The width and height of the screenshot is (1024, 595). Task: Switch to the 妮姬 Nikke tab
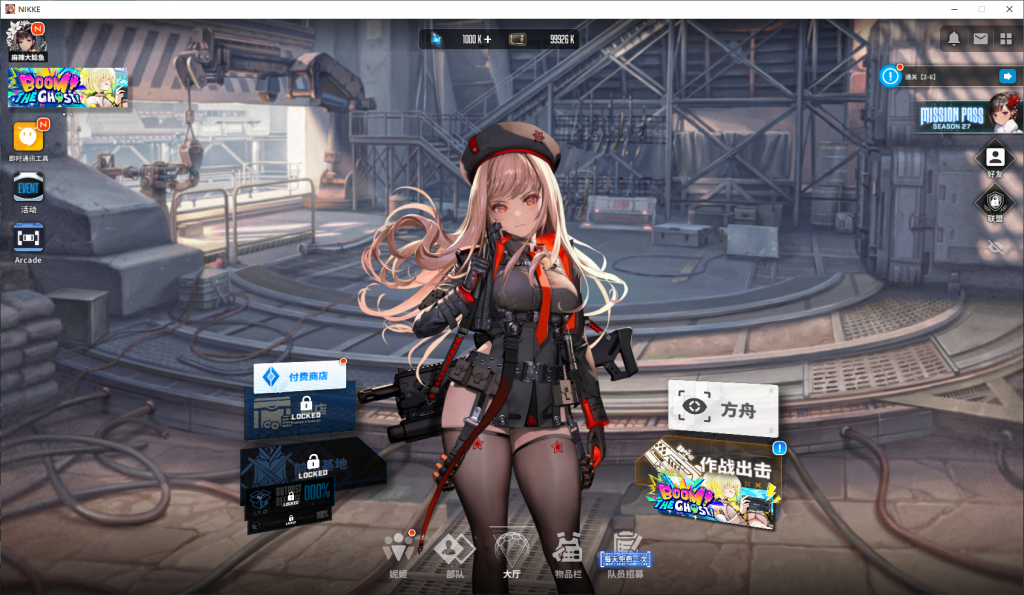point(398,551)
